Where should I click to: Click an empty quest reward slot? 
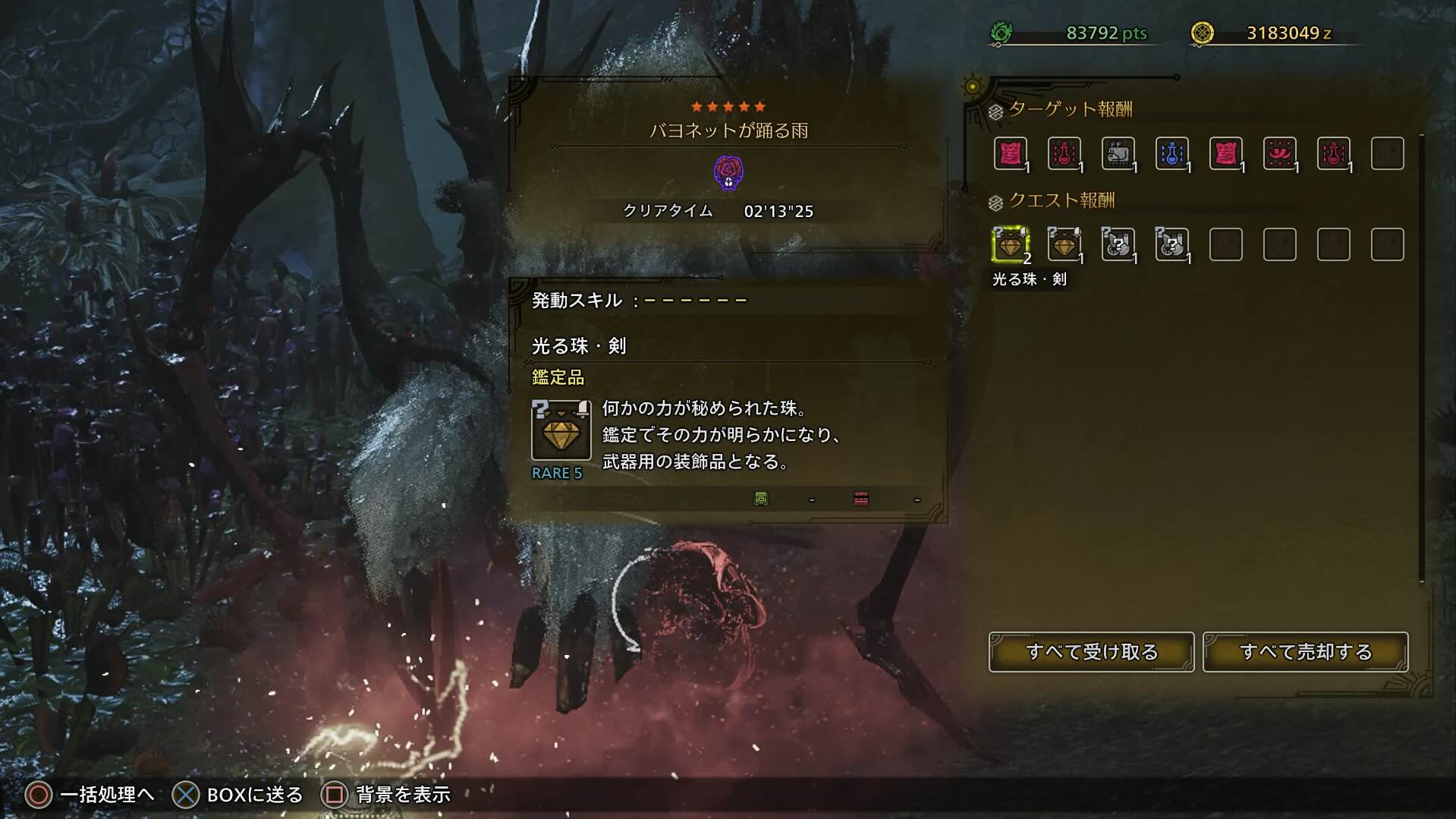[1226, 244]
